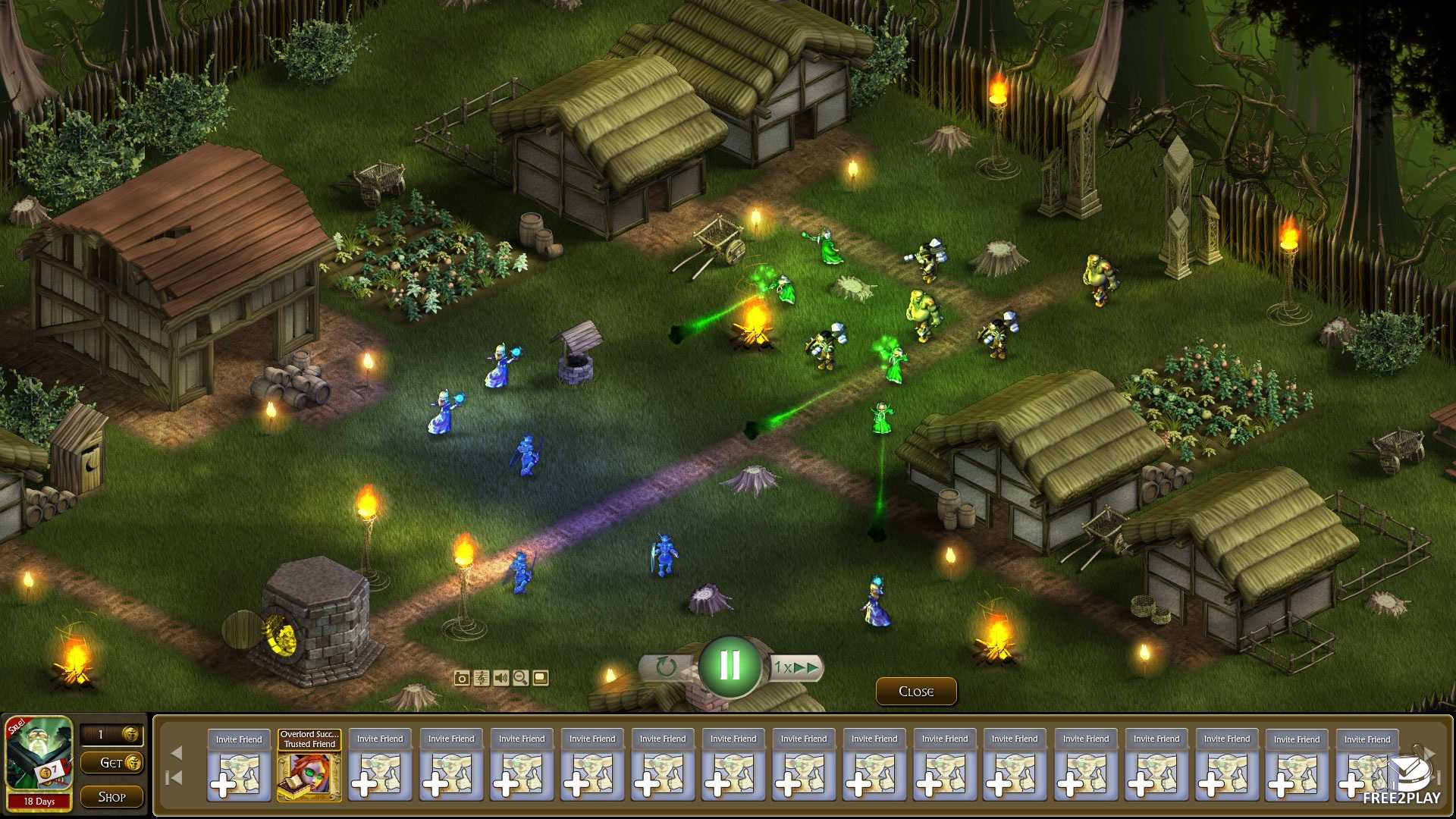This screenshot has height=819, width=1456.
Task: Open the zoom magnifier tool
Action: (x=520, y=679)
